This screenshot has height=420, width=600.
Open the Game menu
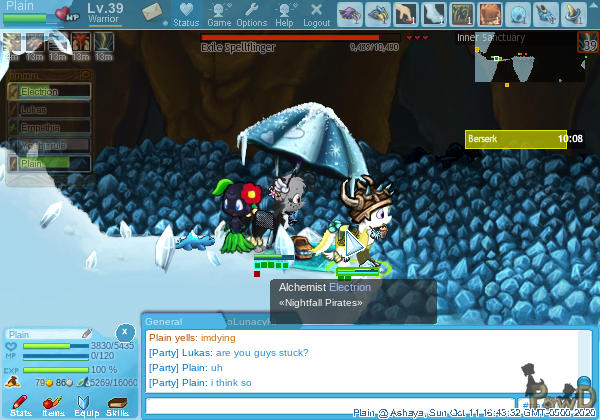(x=219, y=13)
